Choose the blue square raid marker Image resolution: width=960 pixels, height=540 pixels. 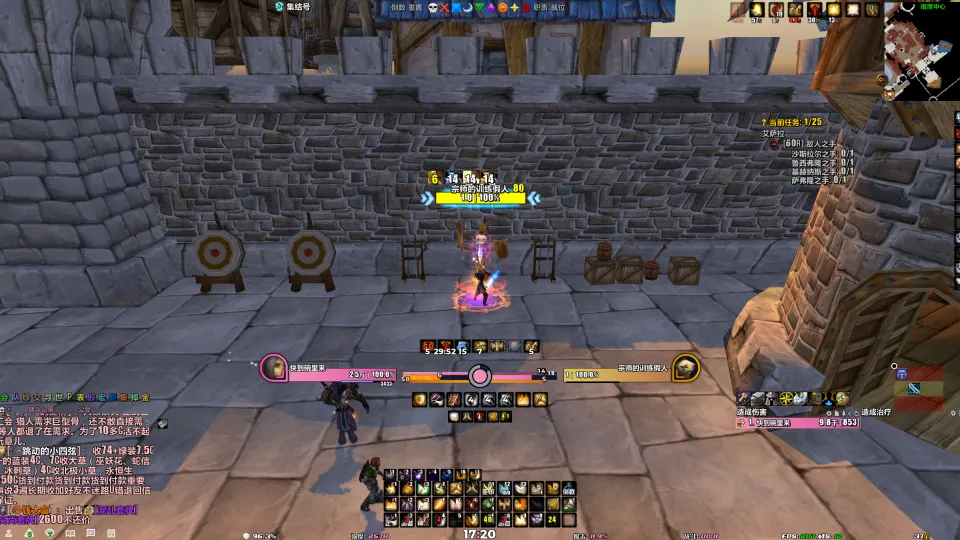pos(456,8)
